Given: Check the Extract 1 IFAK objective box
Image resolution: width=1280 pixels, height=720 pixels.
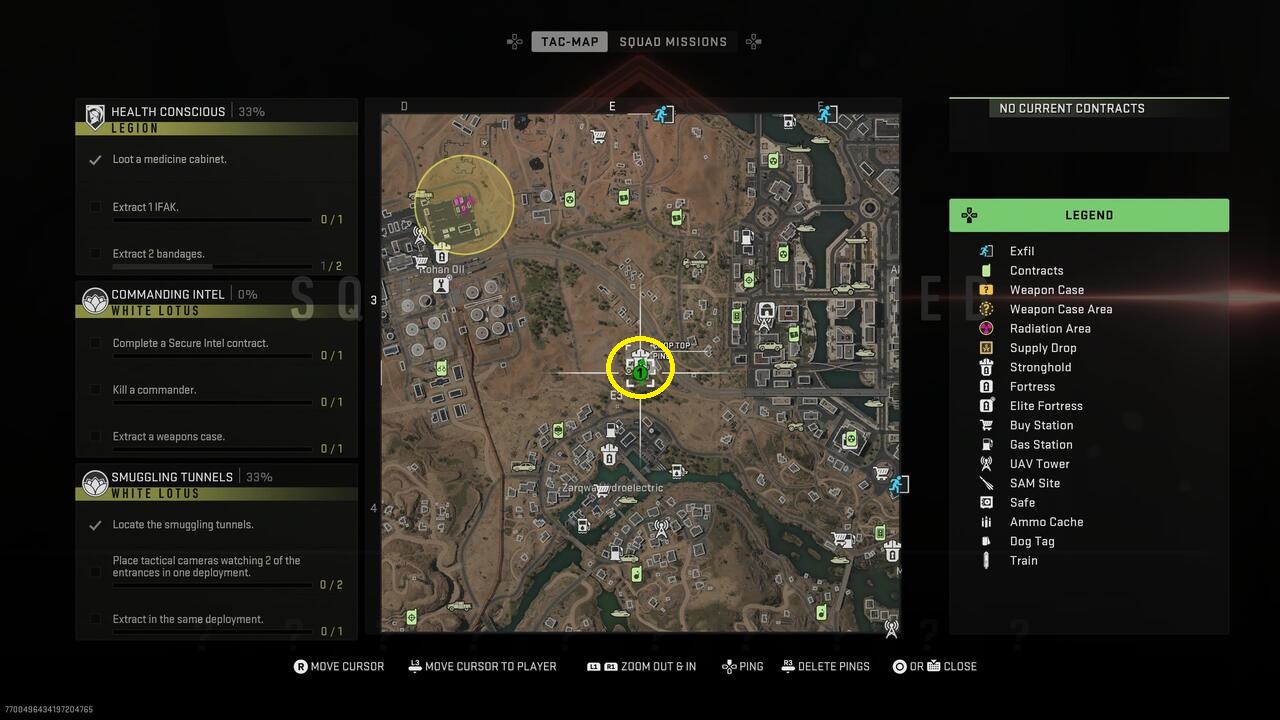Looking at the screenshot, I should pos(96,208).
